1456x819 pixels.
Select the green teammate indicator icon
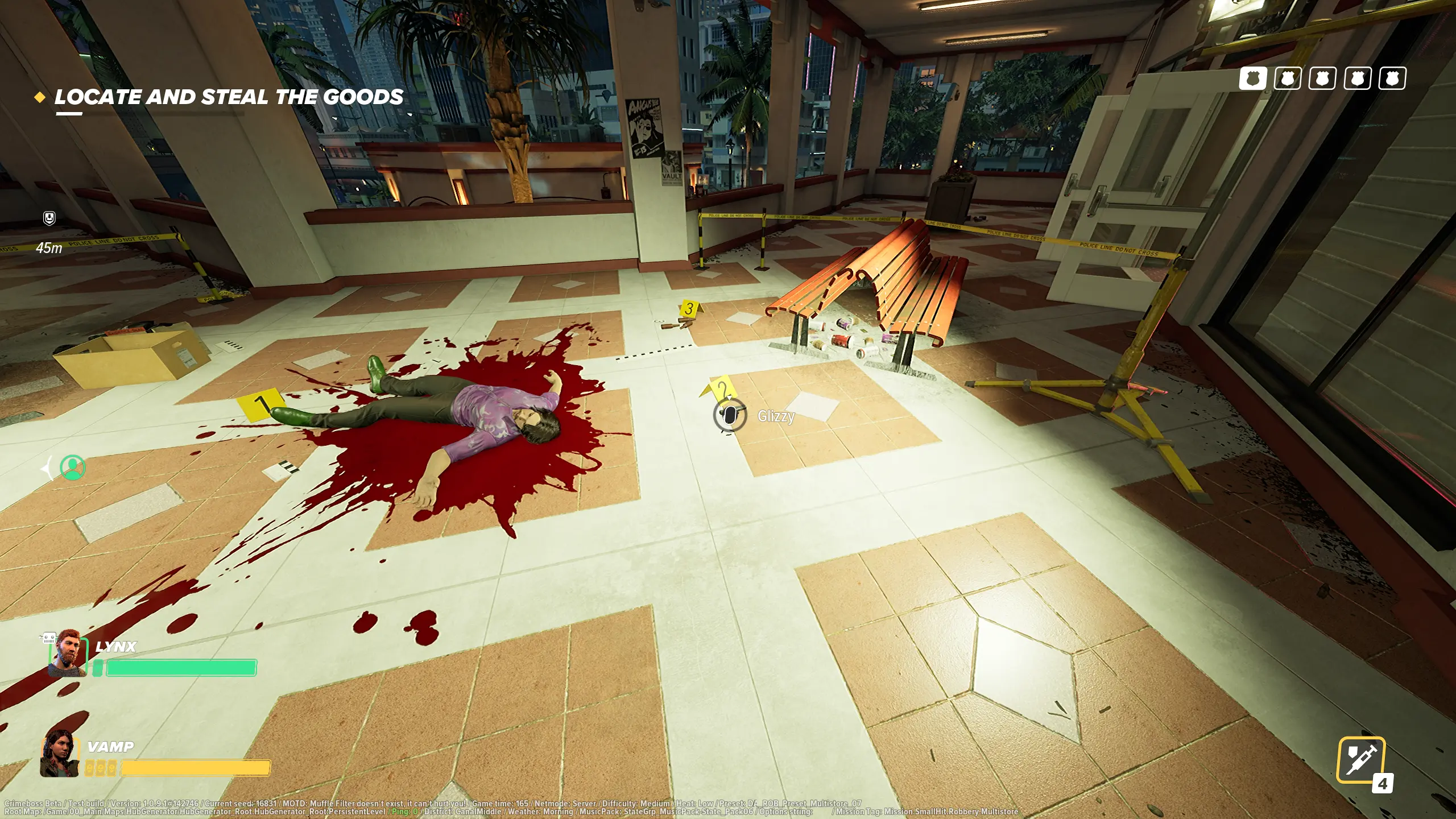coord(73,468)
